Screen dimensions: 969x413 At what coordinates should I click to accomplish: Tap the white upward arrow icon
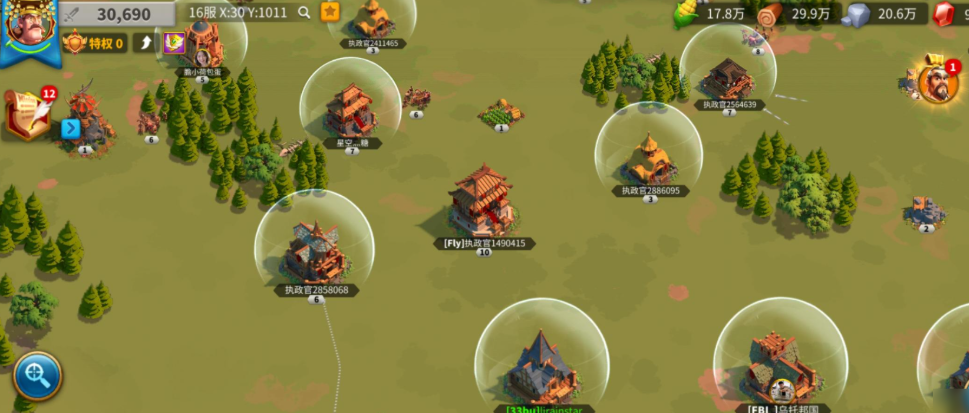tap(145, 43)
